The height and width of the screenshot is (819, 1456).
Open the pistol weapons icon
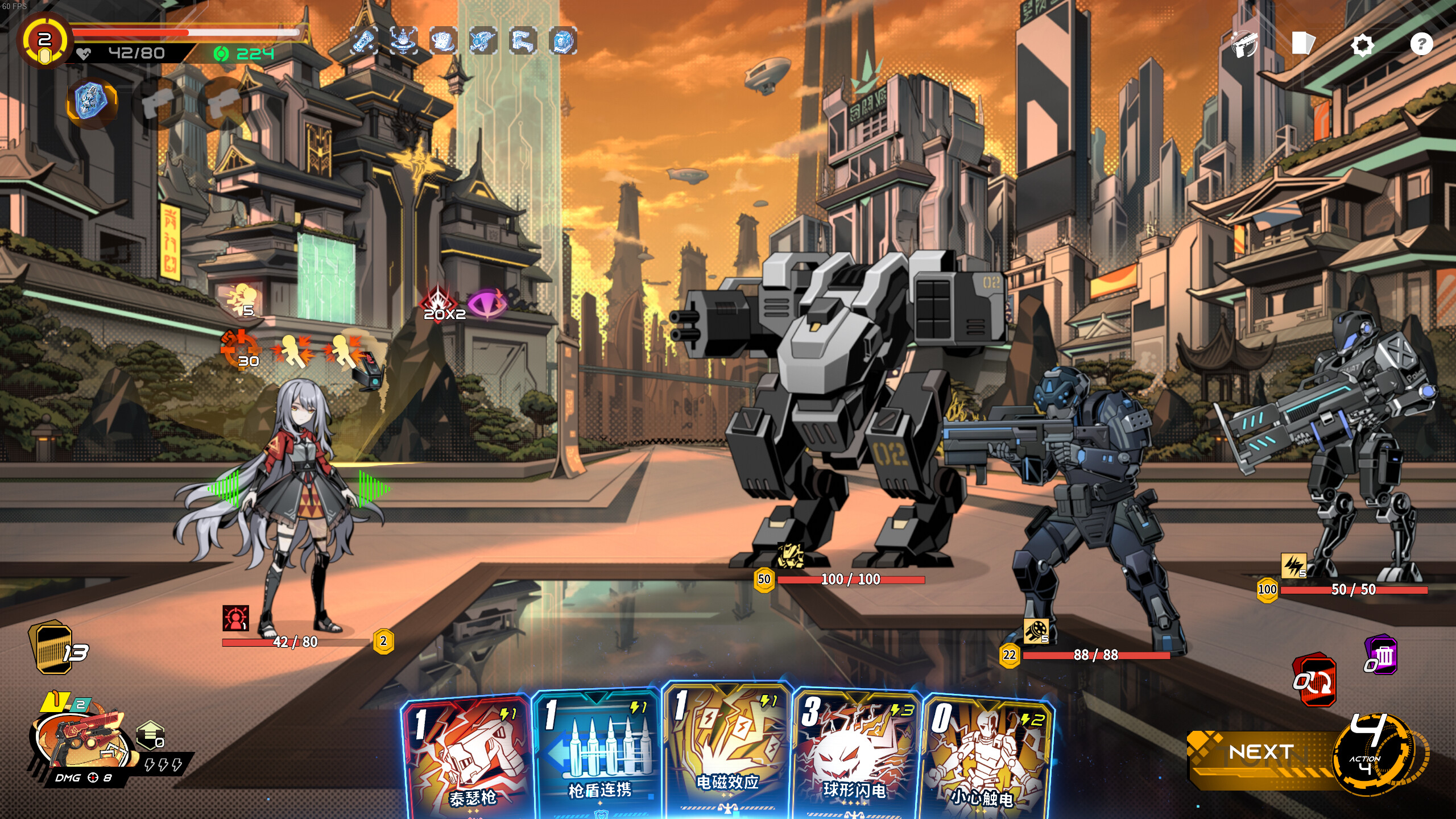1244,44
